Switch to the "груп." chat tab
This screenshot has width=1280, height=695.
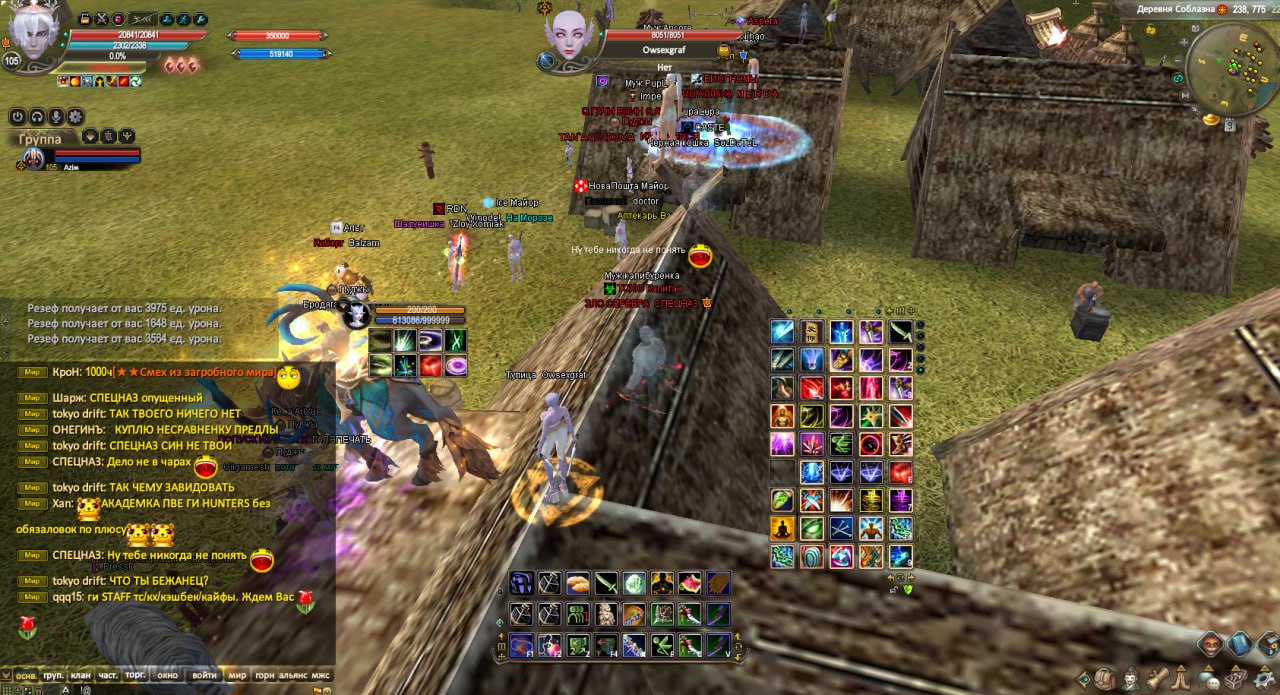[53, 676]
